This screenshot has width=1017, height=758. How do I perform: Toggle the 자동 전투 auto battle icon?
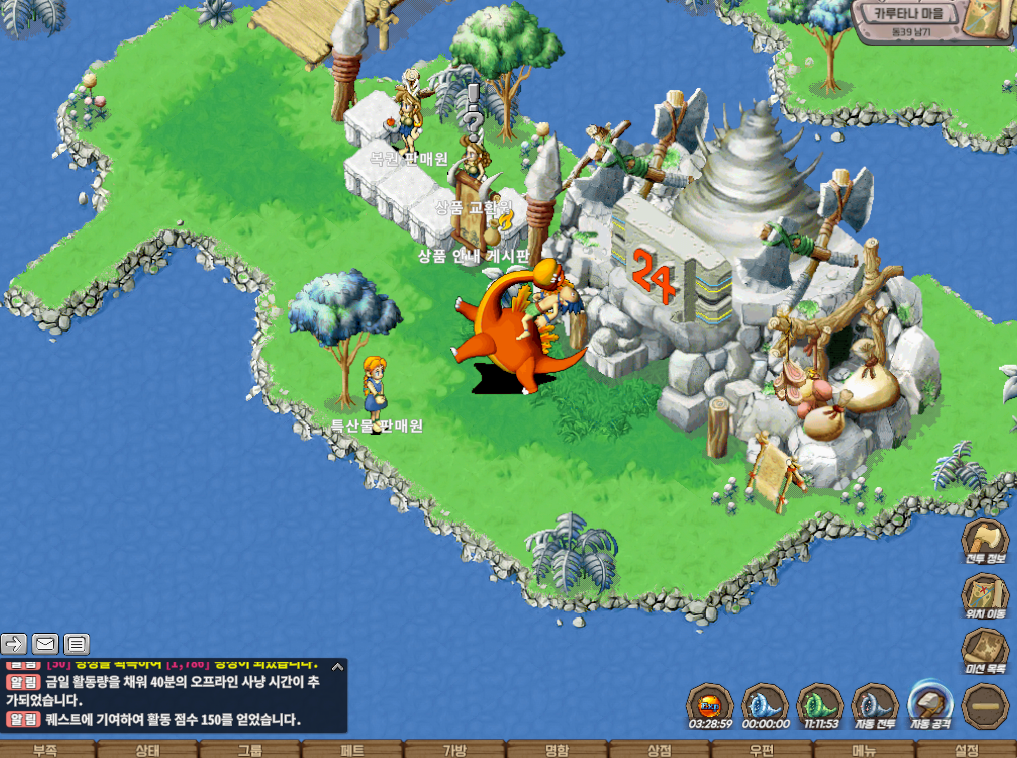(x=876, y=705)
